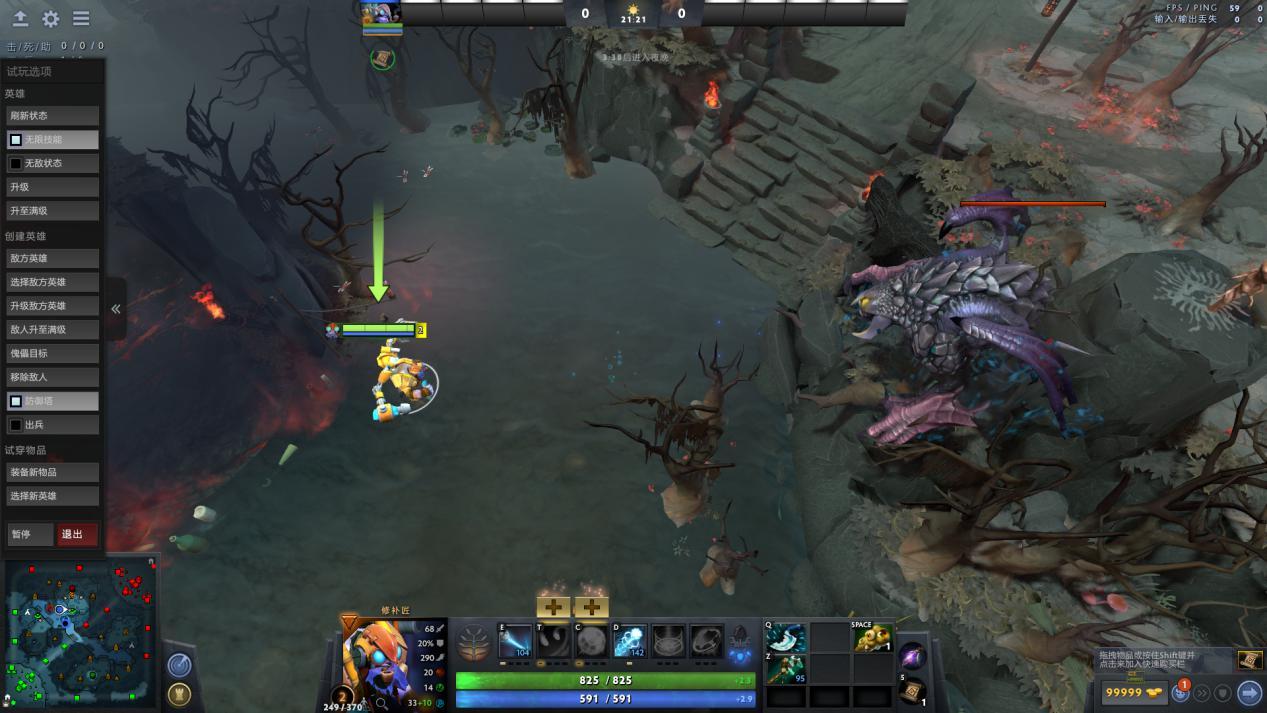The image size is (1267, 713).
Task: Activate Tinker's Laser ability
Action: 516,642
